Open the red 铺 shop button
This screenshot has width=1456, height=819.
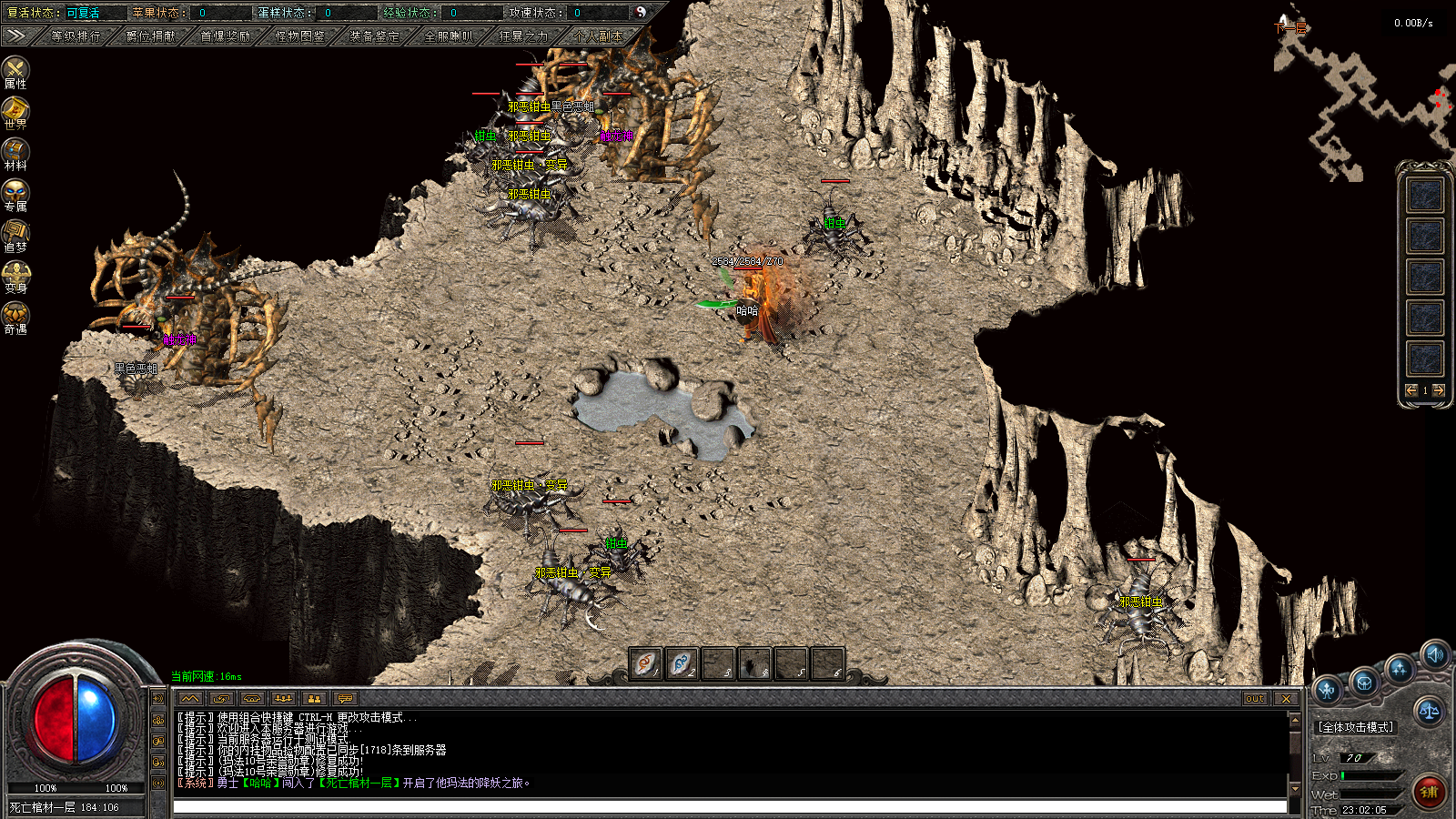pyautogui.click(x=1430, y=792)
